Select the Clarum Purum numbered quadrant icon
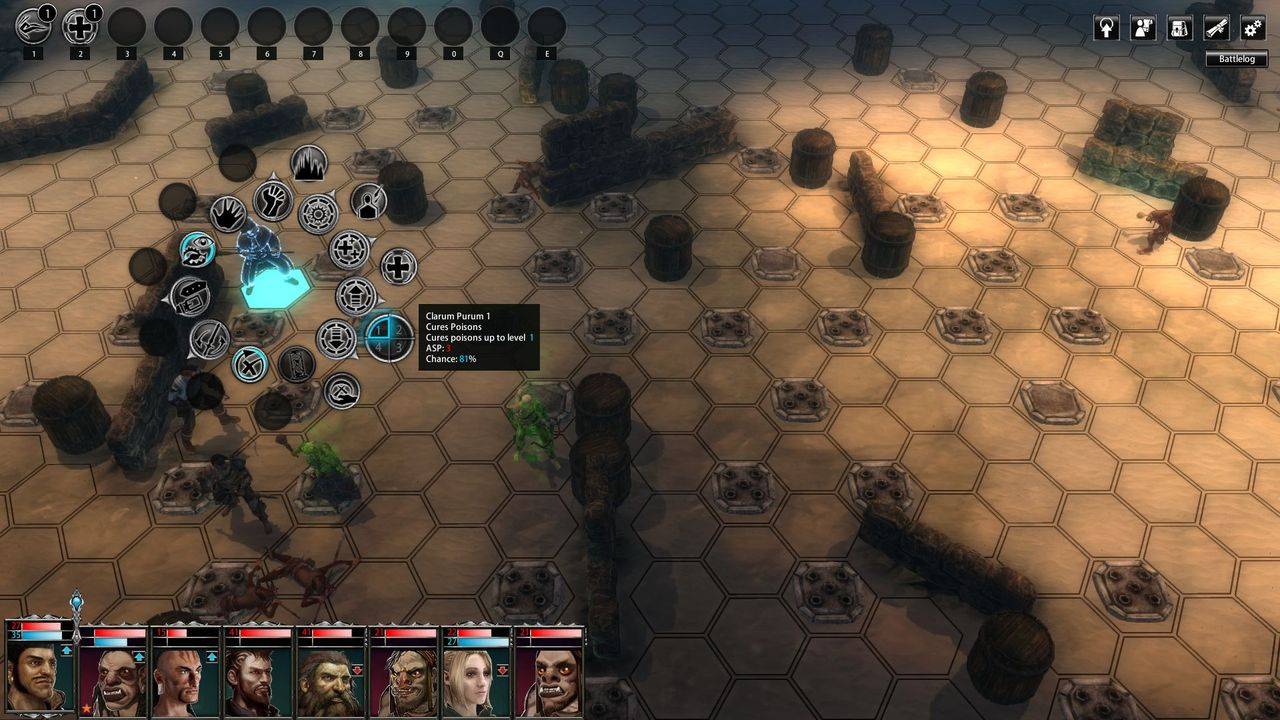Screen dimensions: 1280x720 [388, 336]
